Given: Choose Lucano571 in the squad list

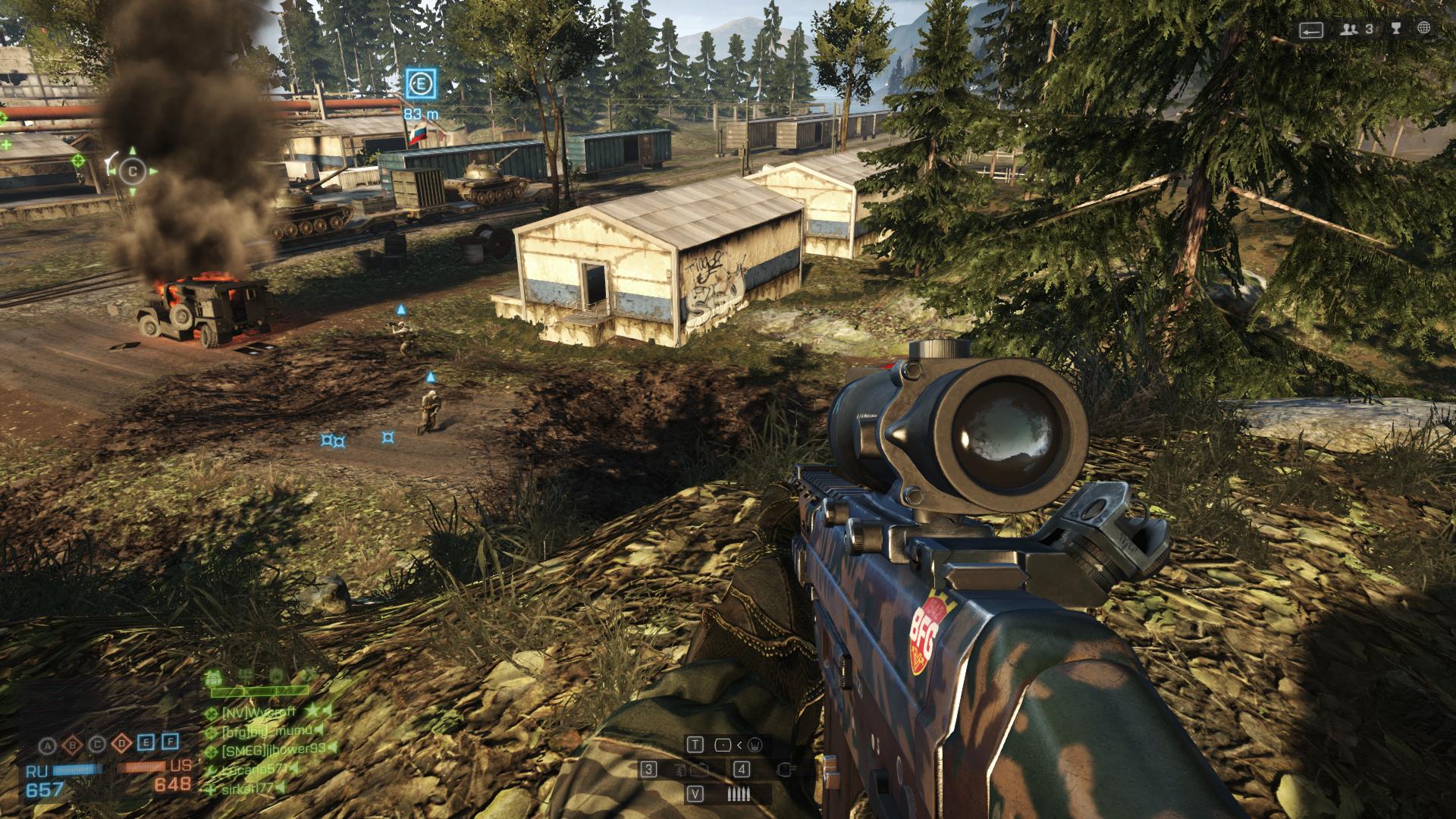Looking at the screenshot, I should click(x=255, y=770).
